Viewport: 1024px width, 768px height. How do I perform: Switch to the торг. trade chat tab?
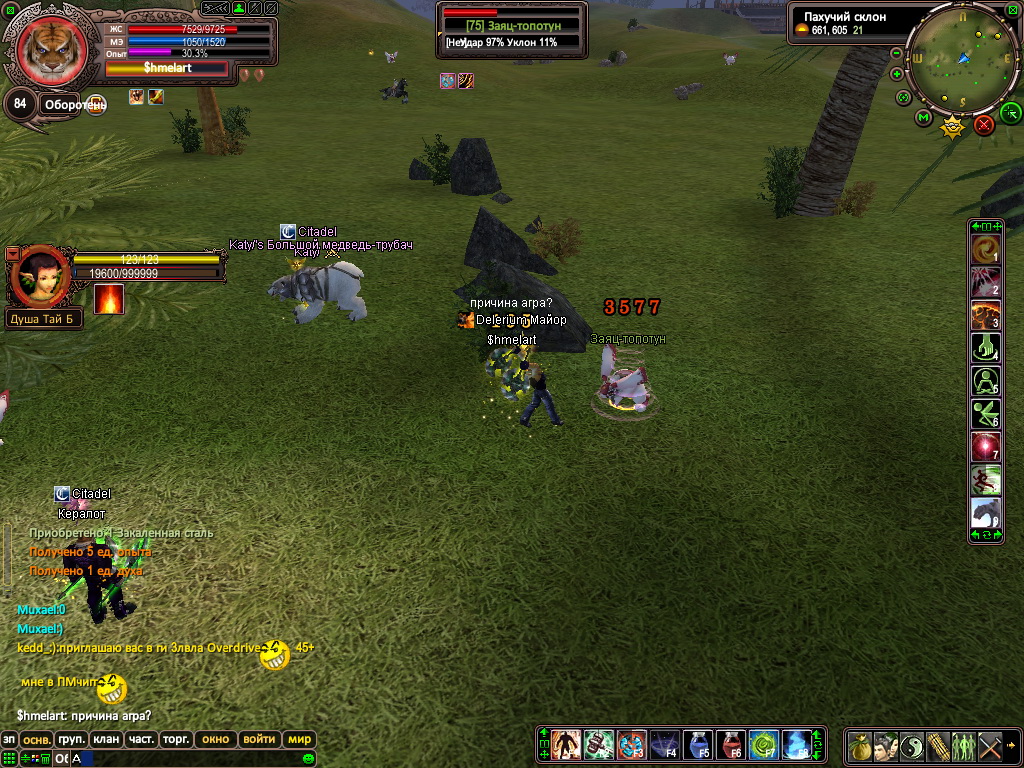click(x=176, y=740)
